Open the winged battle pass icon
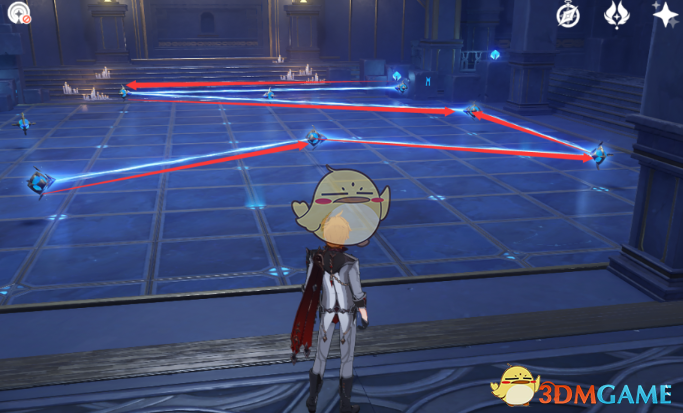This screenshot has width=683, height=413. tap(616, 14)
